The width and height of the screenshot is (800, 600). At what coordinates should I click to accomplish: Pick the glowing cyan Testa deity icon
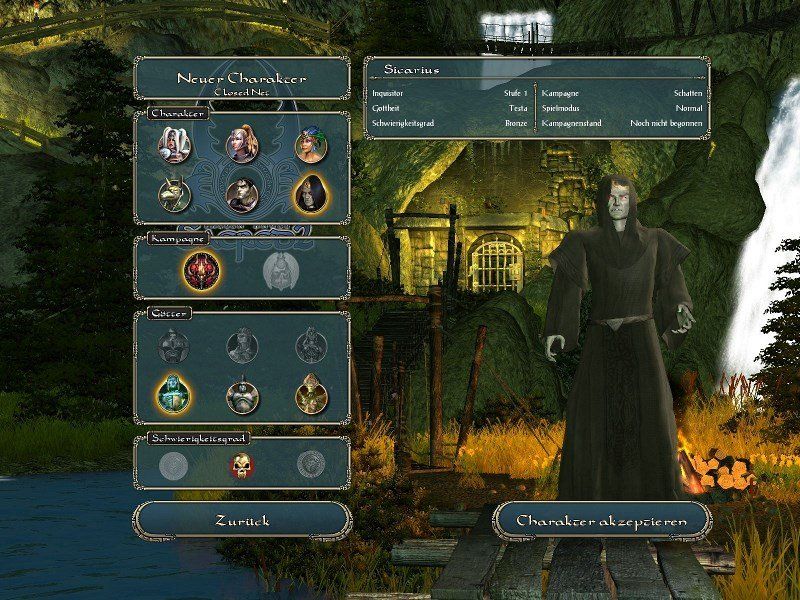(173, 396)
